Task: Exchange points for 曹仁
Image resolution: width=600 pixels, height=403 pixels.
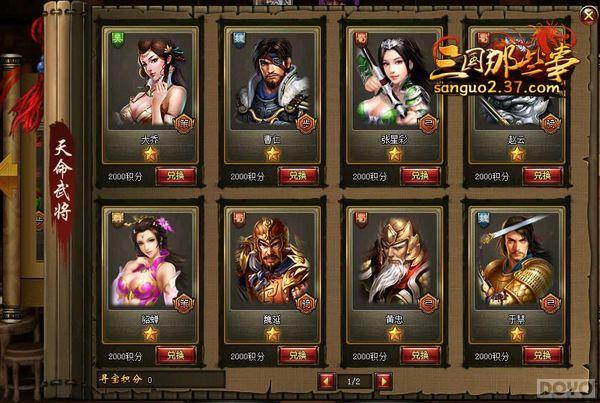Action: coord(298,175)
